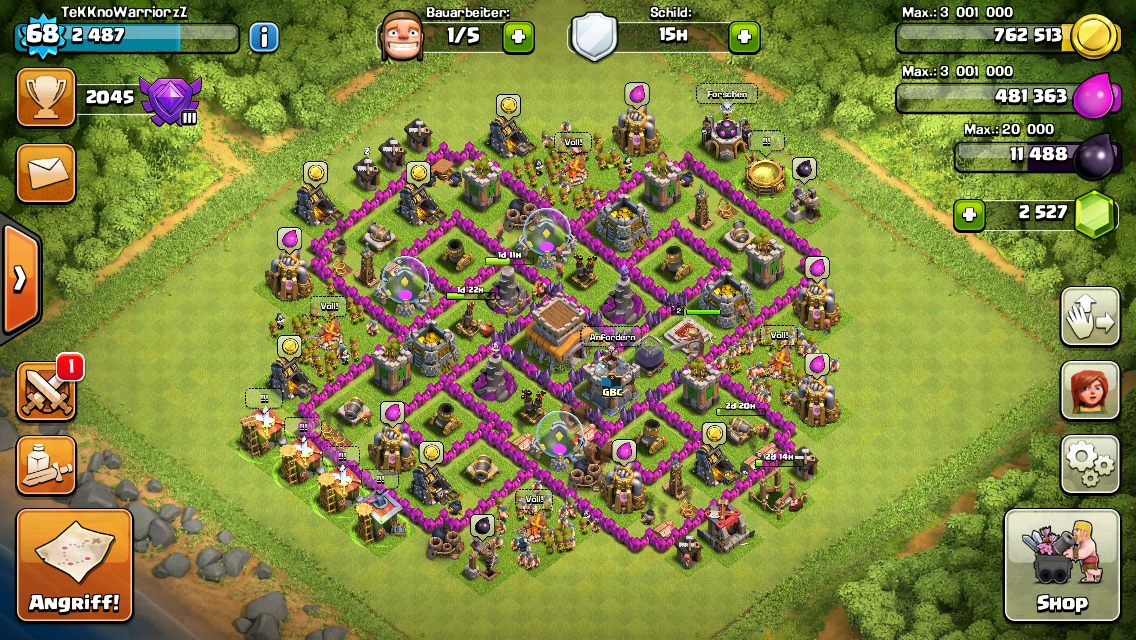Open the hero portrait button

click(1089, 390)
